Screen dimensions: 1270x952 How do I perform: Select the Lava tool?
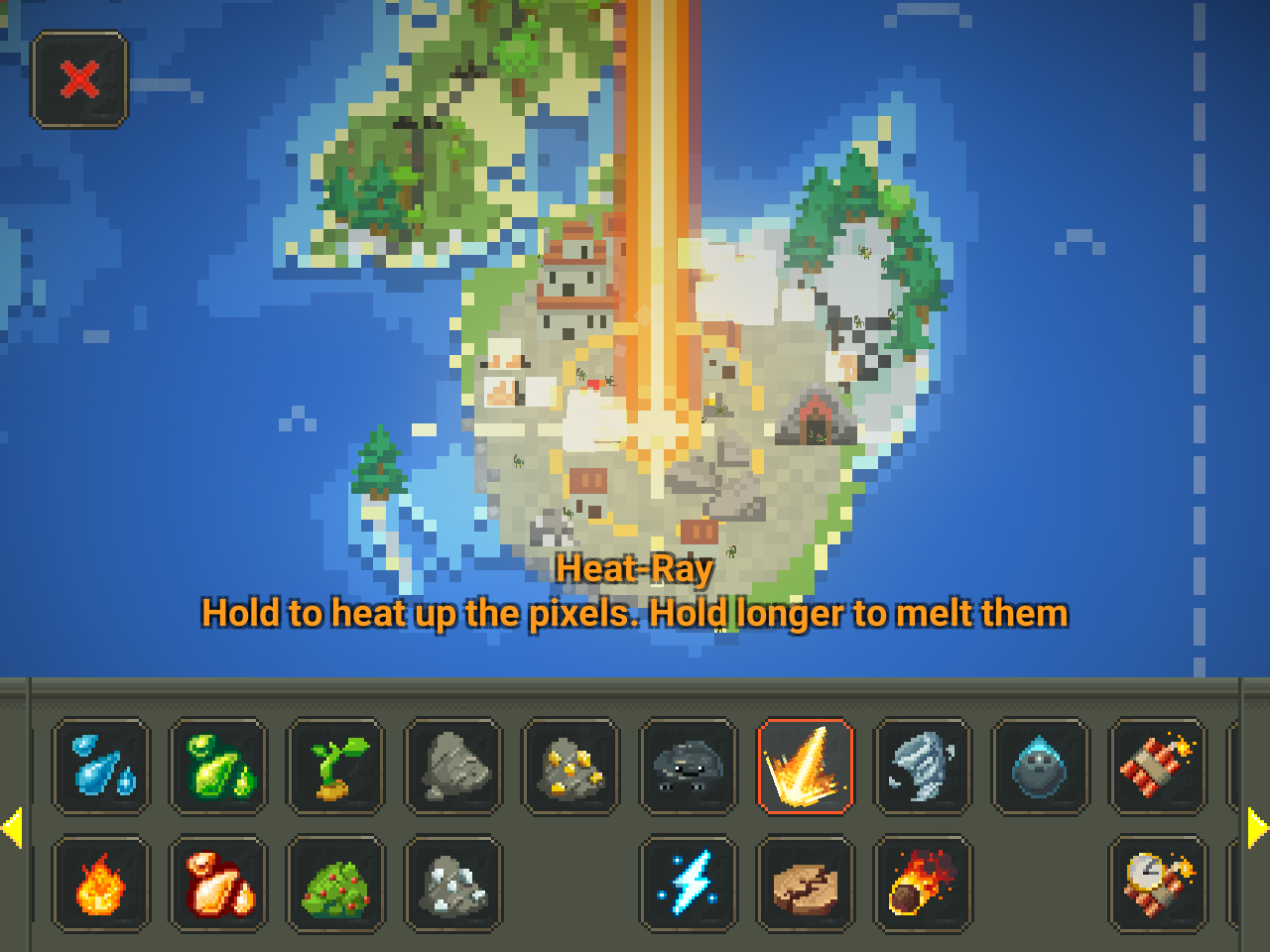pyautogui.click(x=217, y=885)
